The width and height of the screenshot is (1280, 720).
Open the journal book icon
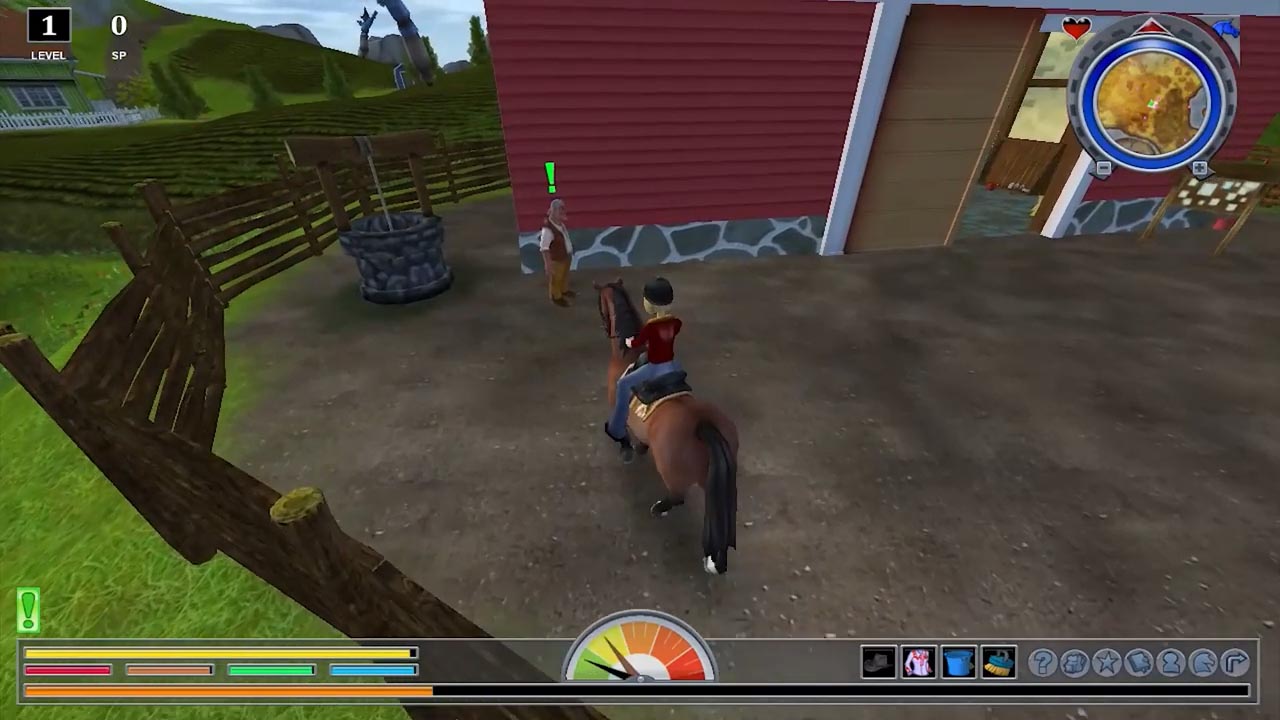[1137, 662]
